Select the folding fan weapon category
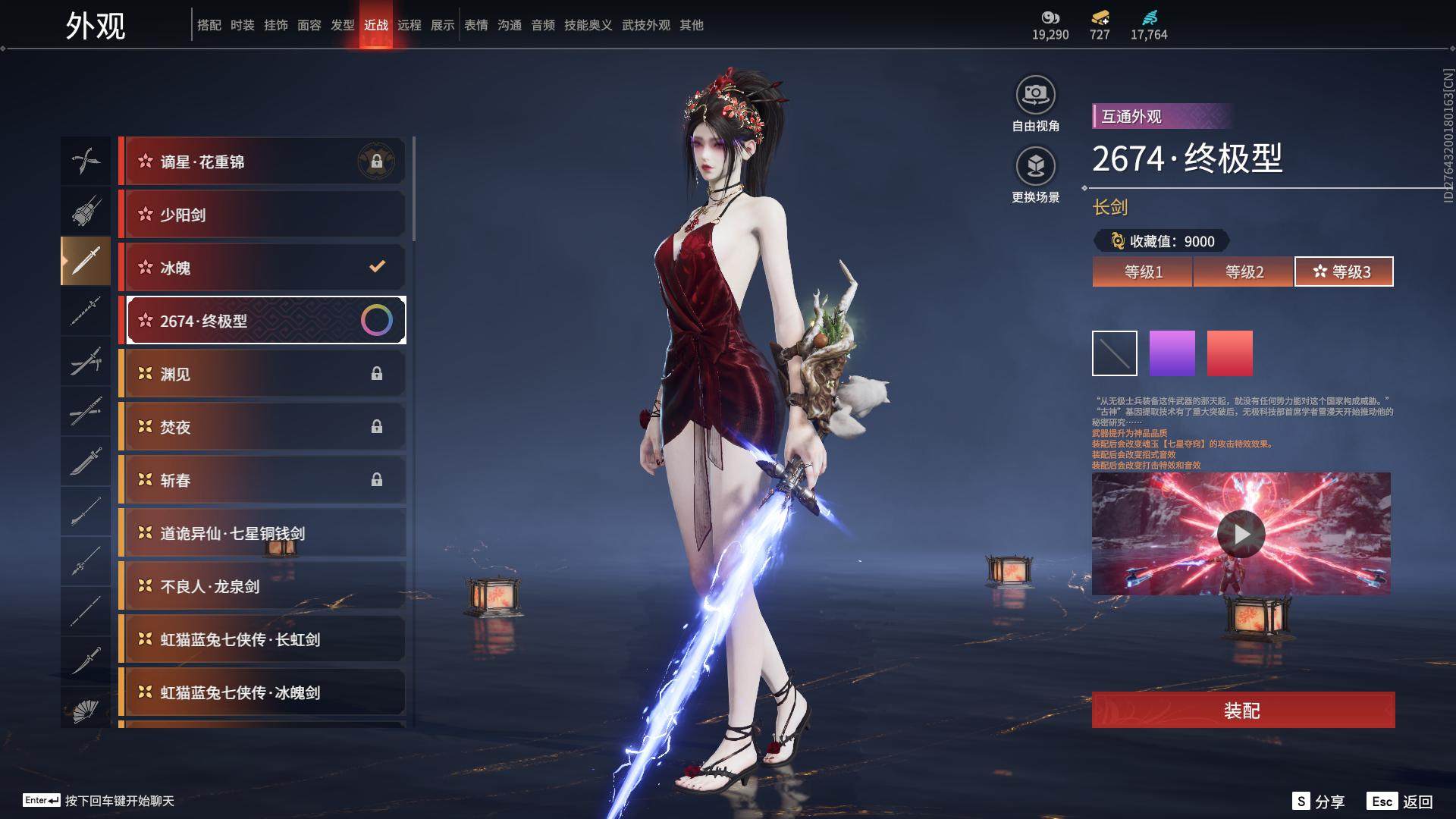 (86, 710)
